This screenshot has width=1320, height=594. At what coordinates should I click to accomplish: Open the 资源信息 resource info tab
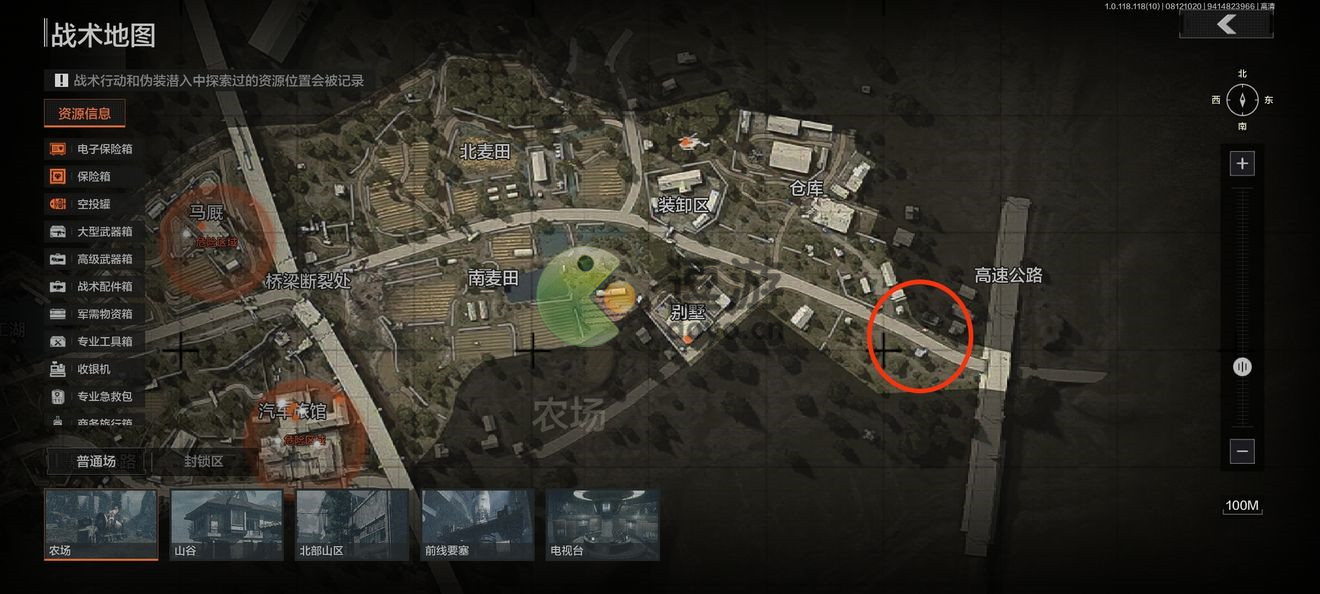[85, 113]
